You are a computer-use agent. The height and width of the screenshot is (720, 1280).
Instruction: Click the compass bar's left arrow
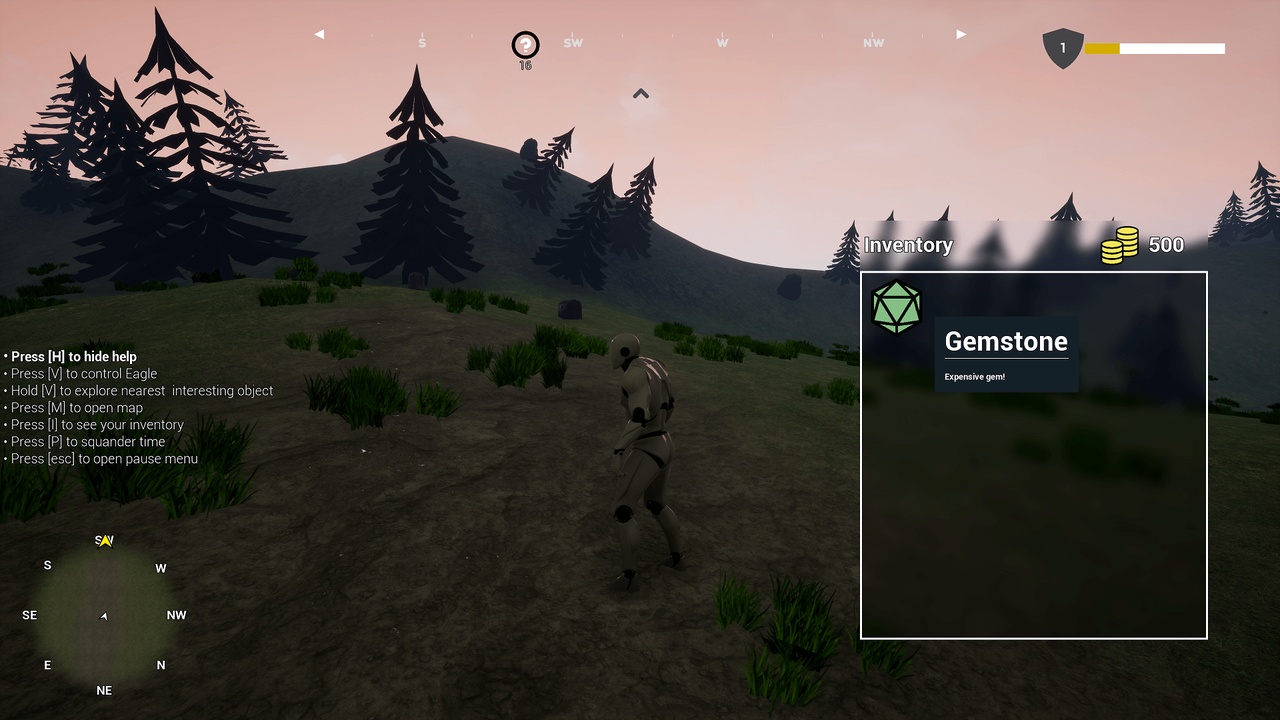click(319, 34)
